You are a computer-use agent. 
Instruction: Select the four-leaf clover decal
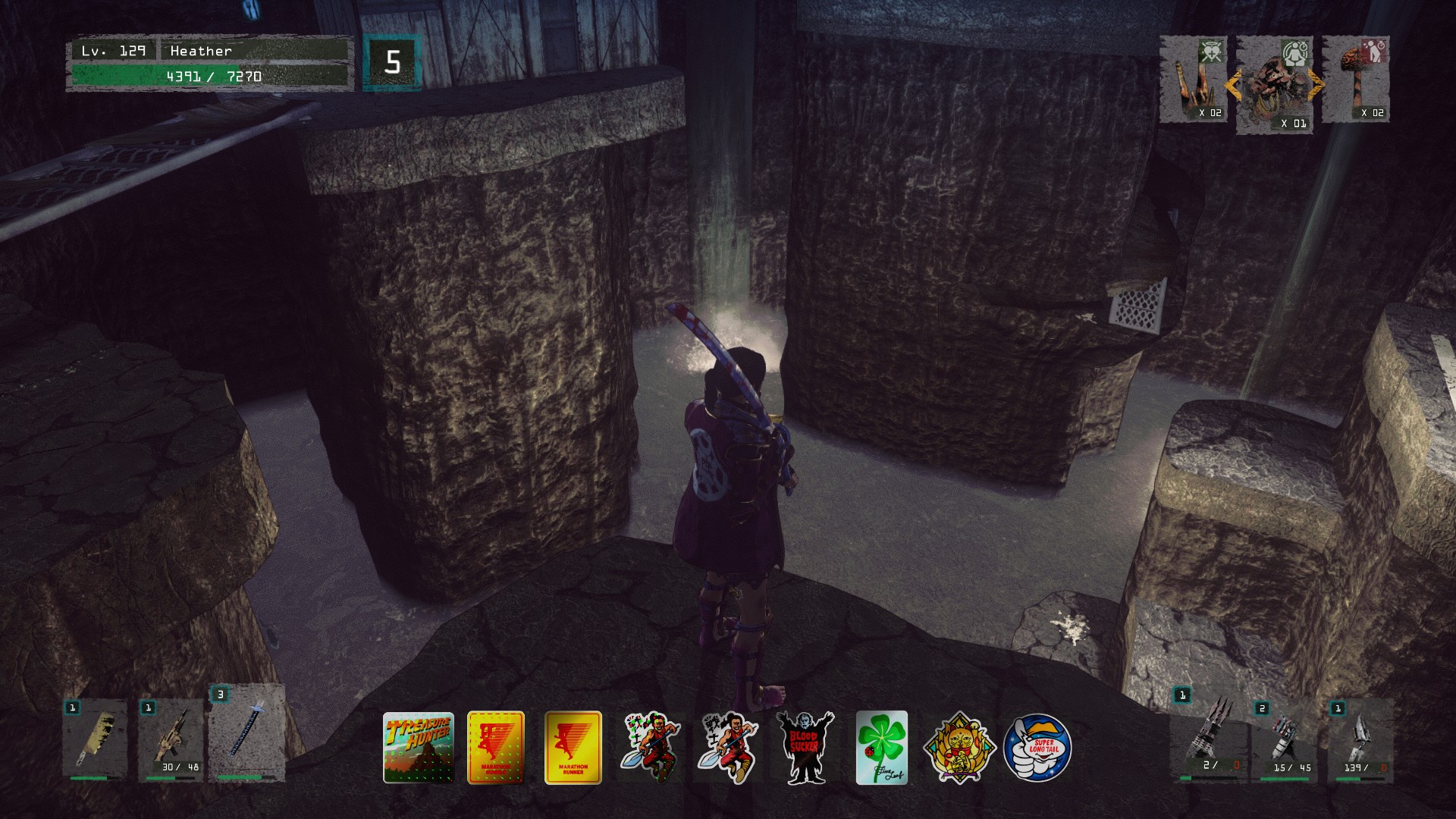pyautogui.click(x=882, y=748)
